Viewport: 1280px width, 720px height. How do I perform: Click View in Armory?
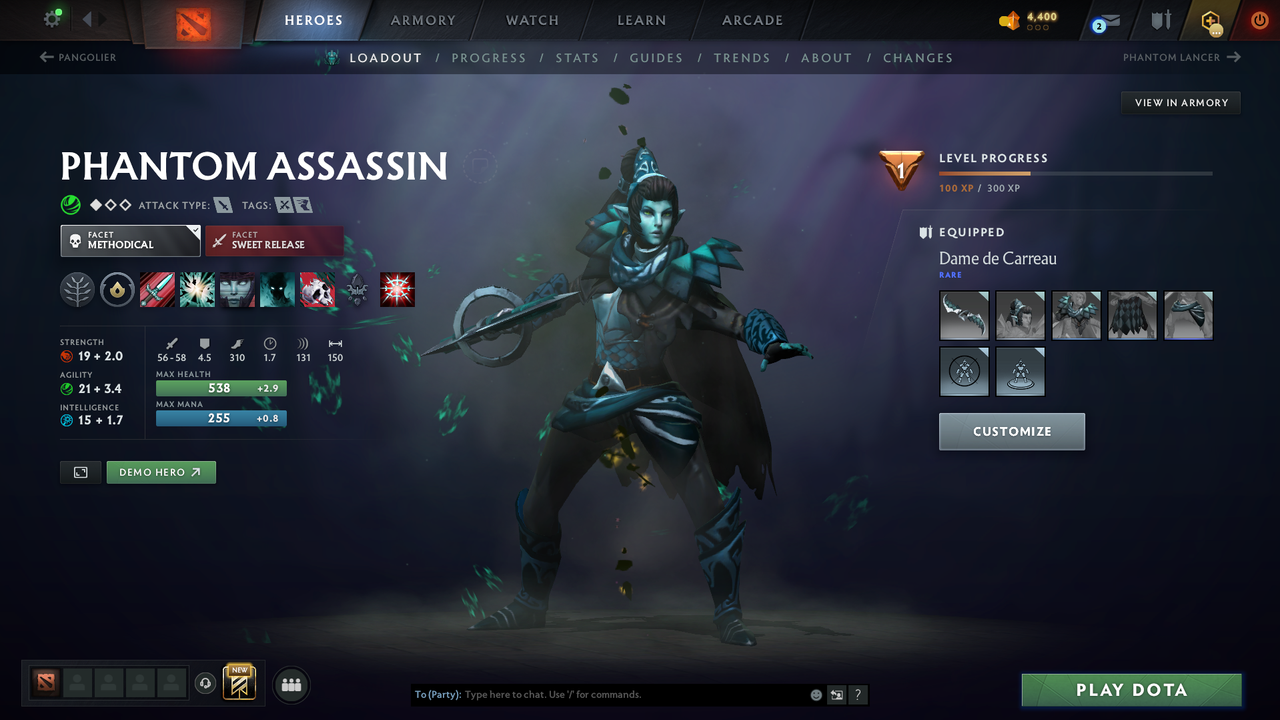point(1180,102)
